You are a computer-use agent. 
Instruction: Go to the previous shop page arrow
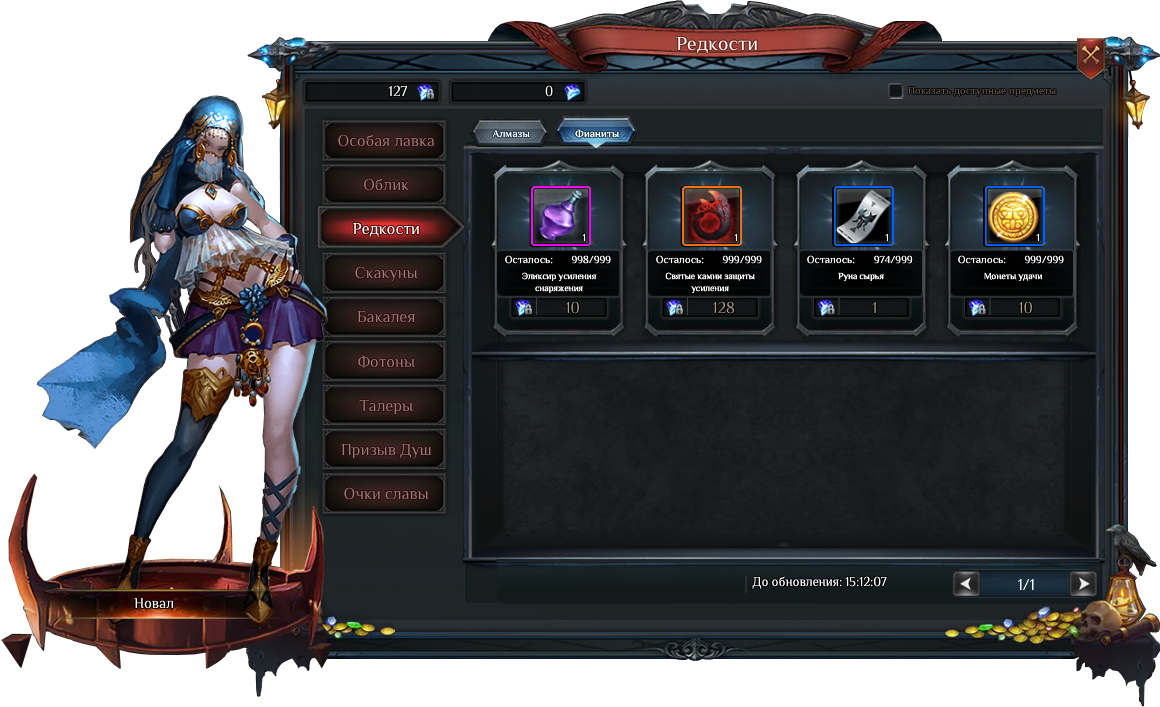(x=966, y=584)
